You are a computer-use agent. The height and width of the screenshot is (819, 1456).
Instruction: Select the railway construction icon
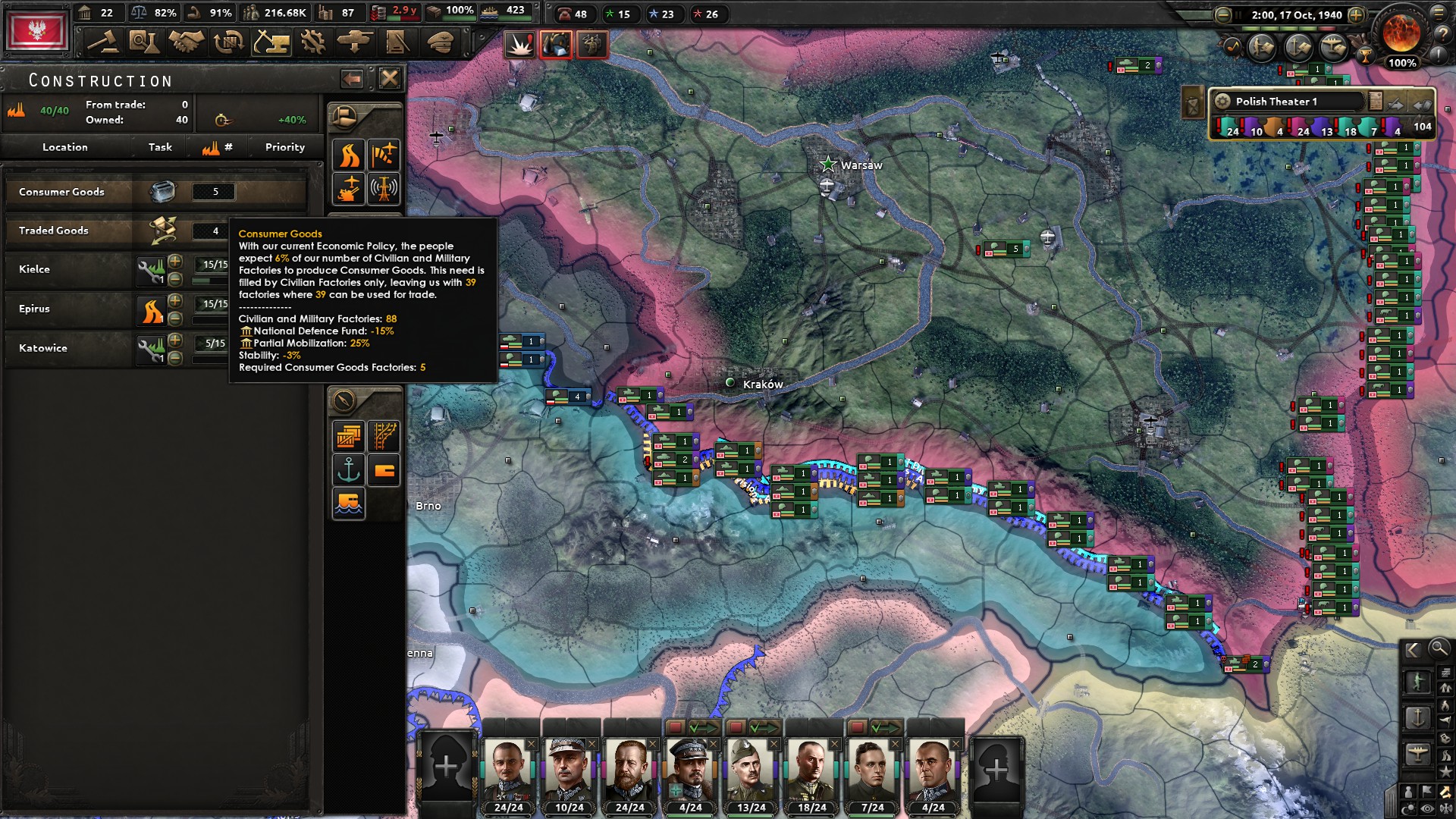click(384, 436)
